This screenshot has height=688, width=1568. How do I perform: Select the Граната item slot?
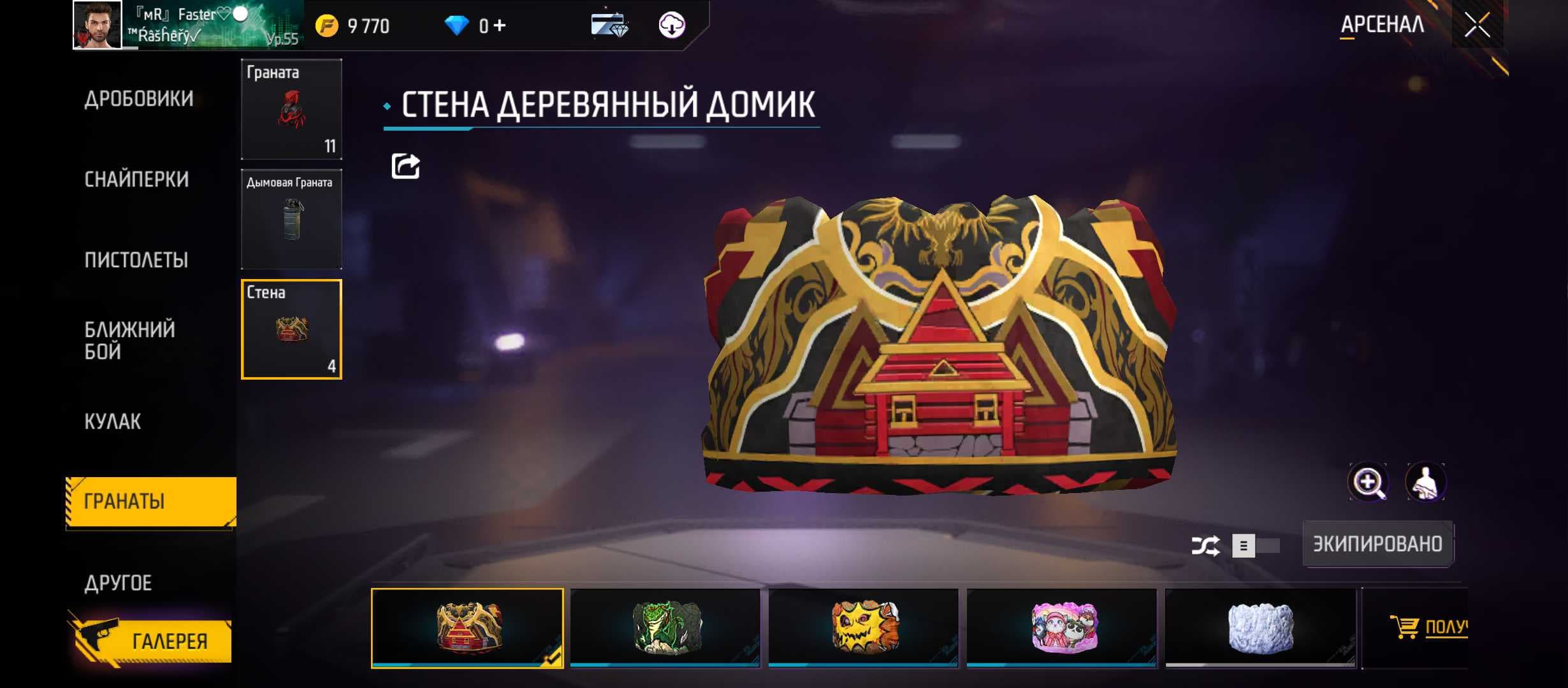tap(291, 109)
